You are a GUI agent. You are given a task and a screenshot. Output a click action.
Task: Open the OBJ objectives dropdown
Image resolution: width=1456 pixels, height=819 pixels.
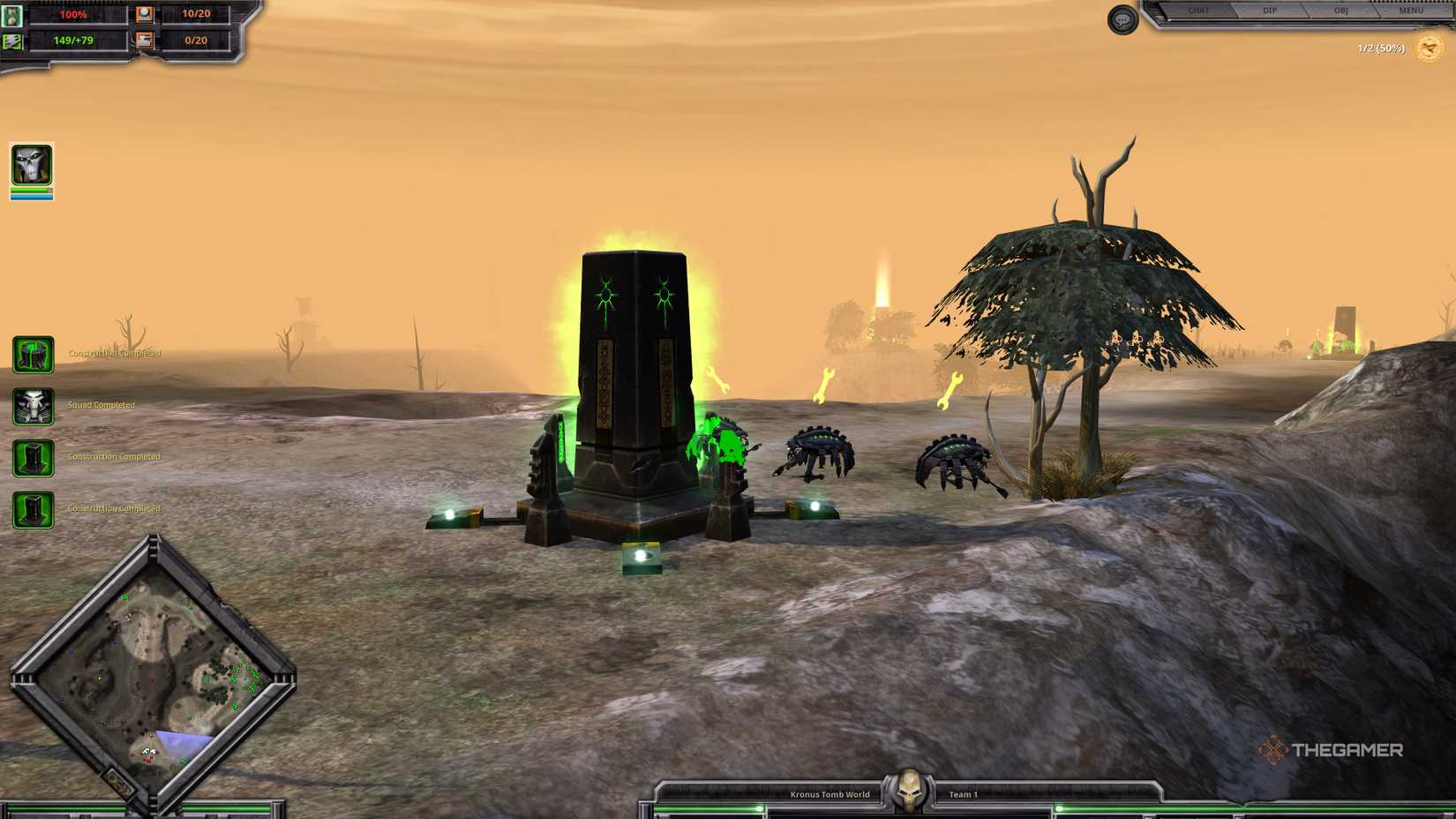[x=1340, y=11]
